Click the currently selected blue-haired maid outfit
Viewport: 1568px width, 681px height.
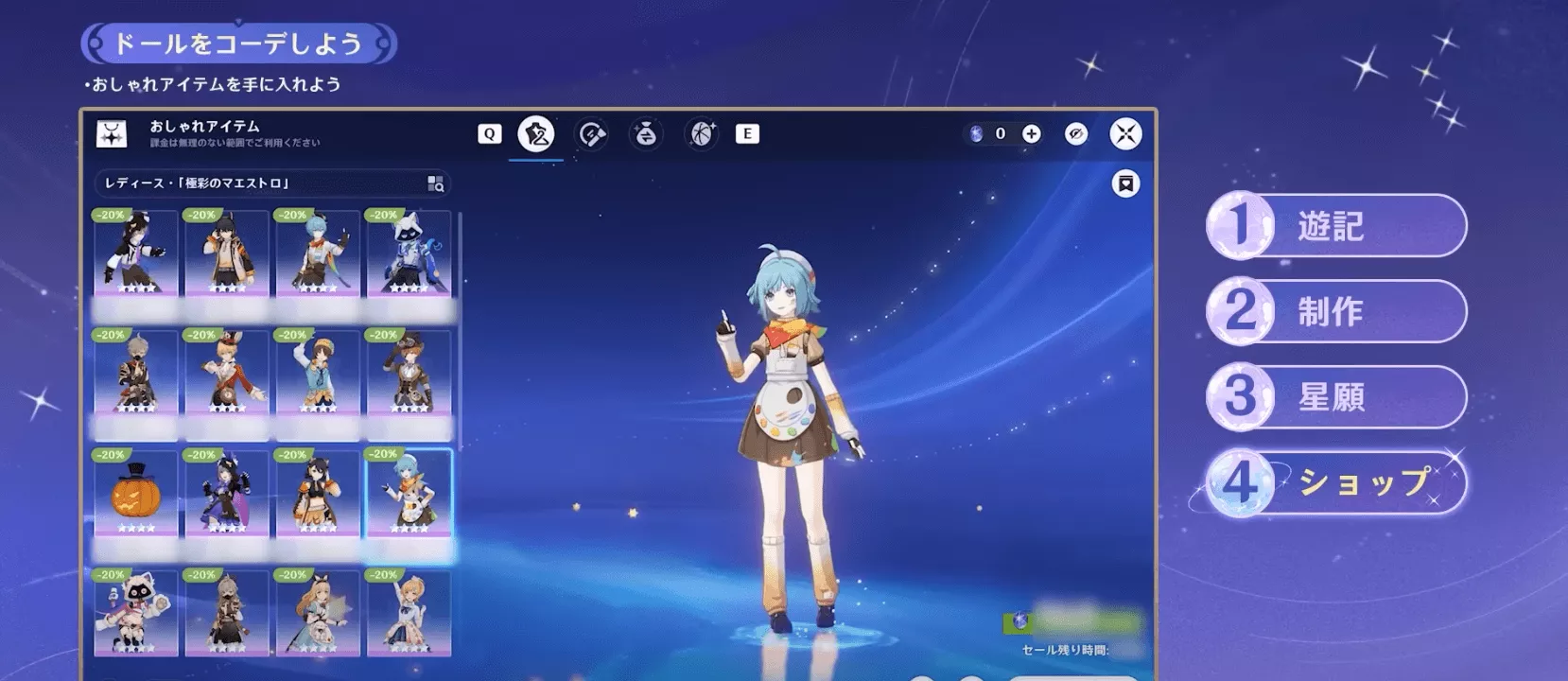(x=408, y=492)
